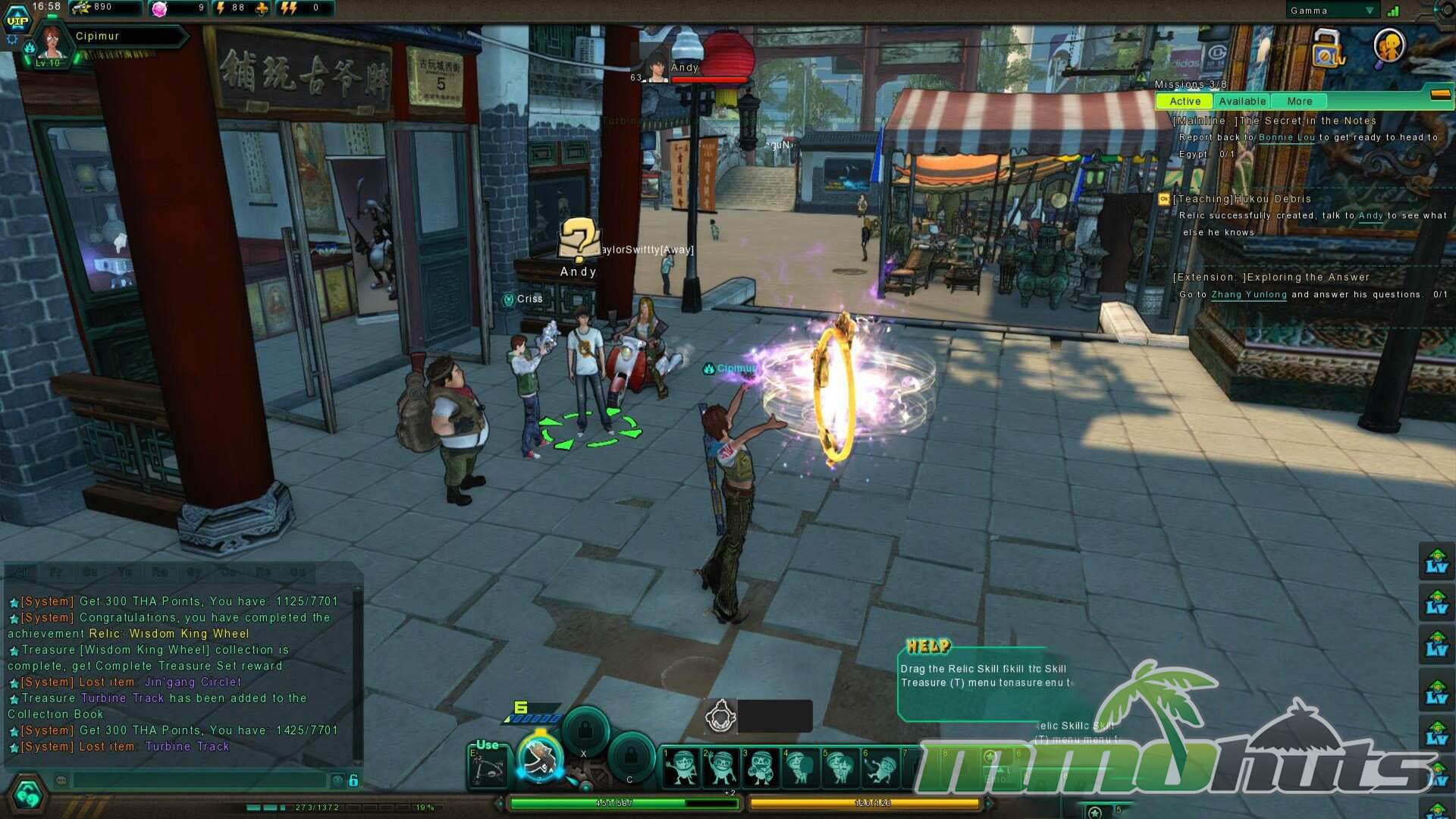Open the orange figure search icon

[x=1390, y=47]
